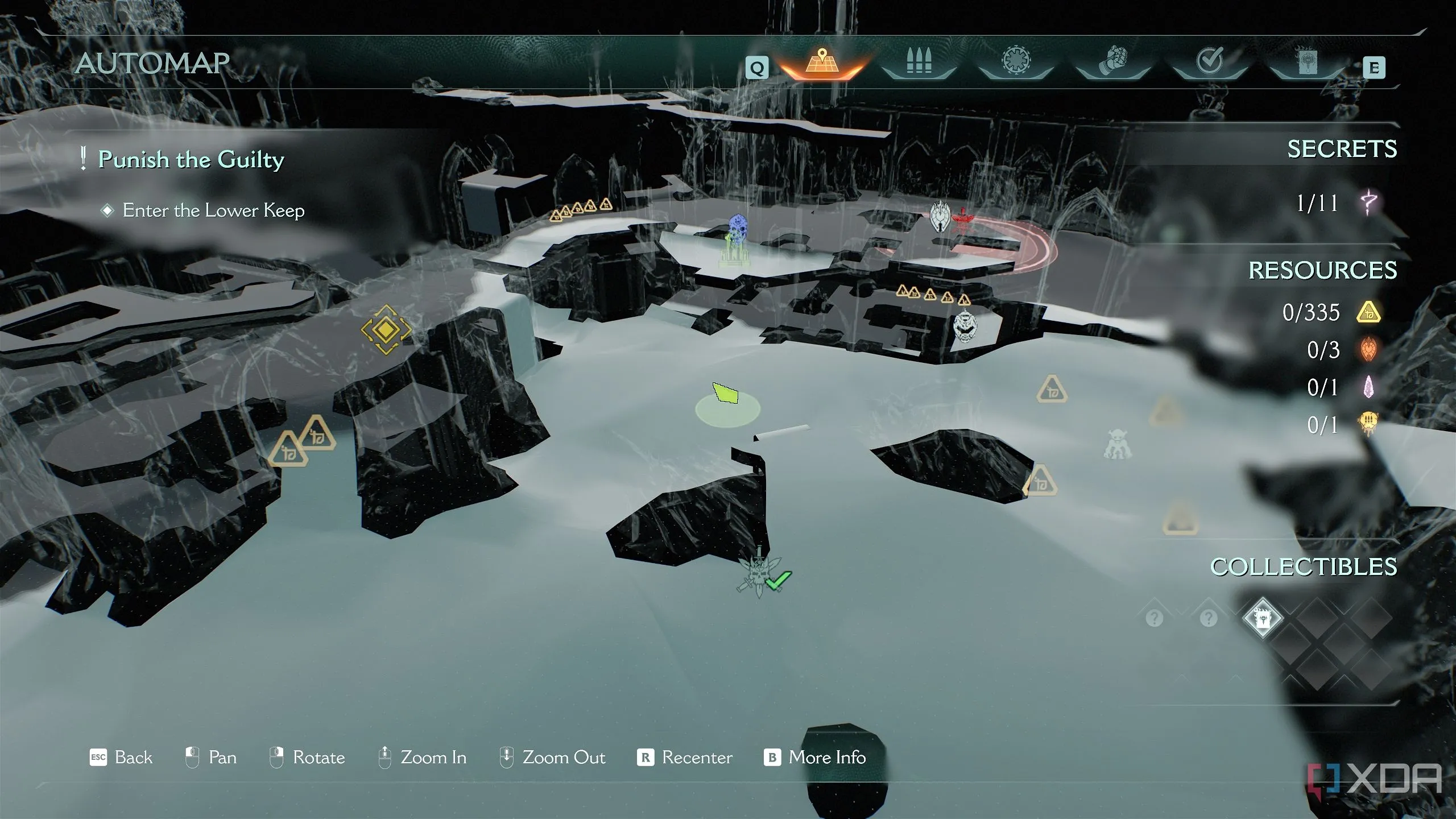Click the Punish the Guilty objective

[191, 160]
